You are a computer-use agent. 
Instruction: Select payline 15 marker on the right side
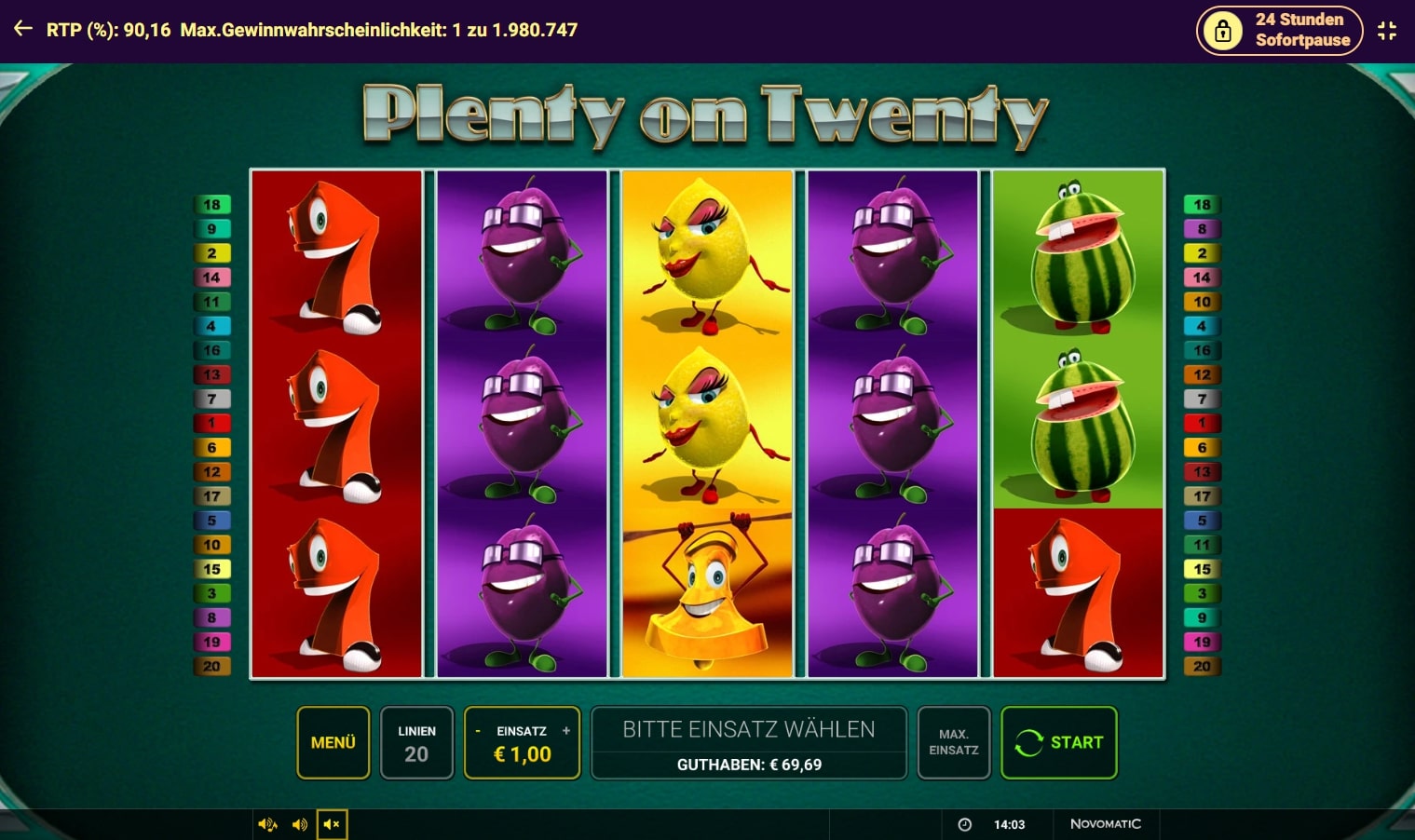point(1202,569)
